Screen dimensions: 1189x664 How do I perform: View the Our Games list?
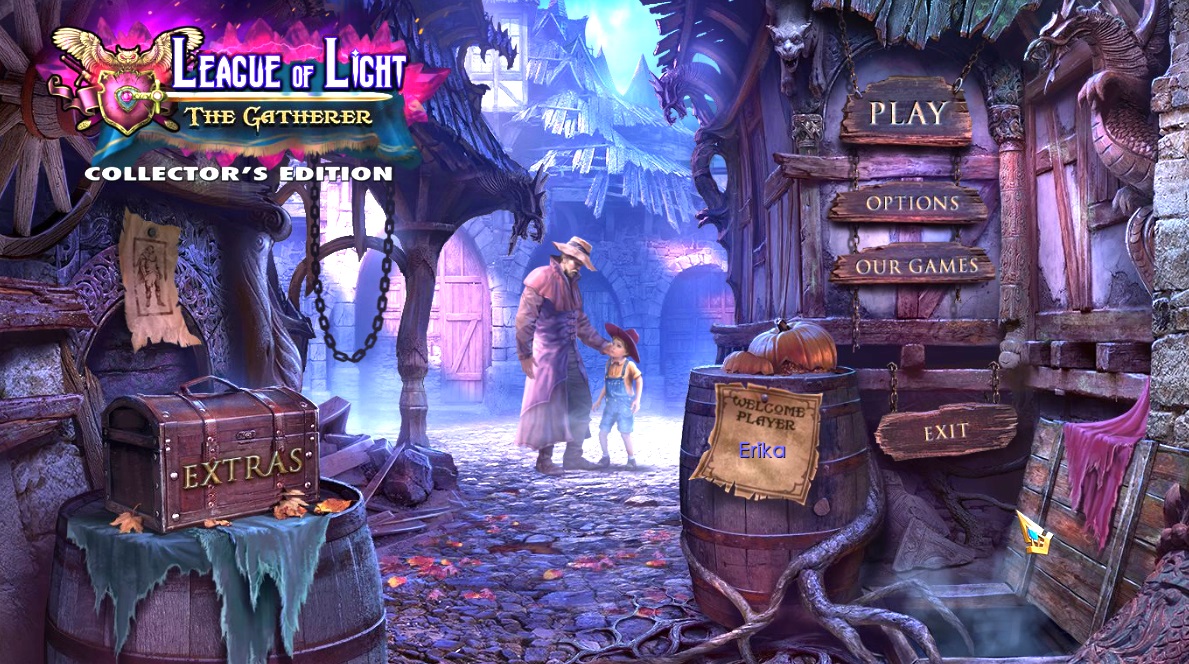click(x=915, y=266)
